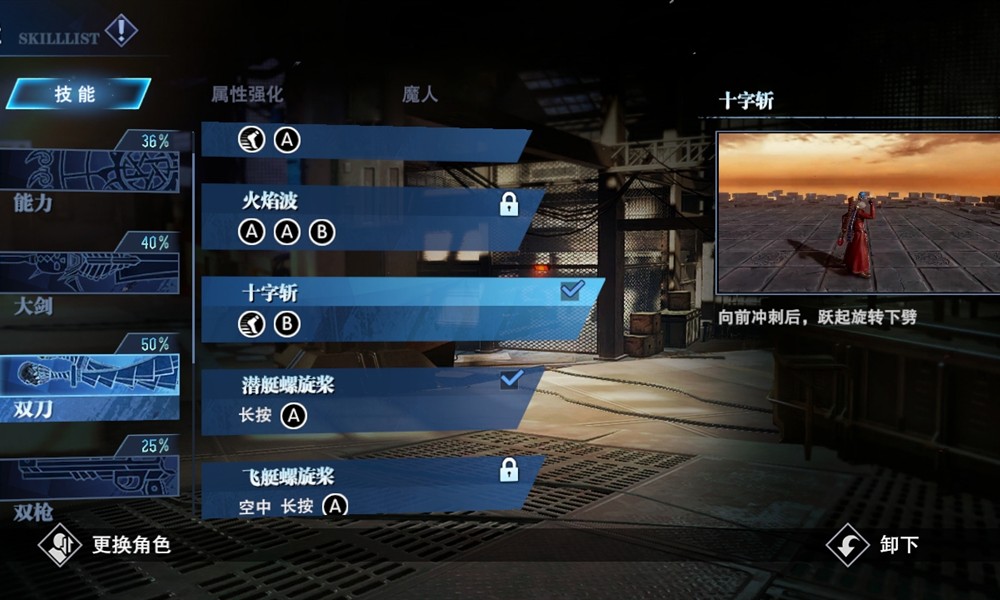Screen dimensions: 1000x600
Task: Select the 双刀 weapon category
Action: [95, 380]
